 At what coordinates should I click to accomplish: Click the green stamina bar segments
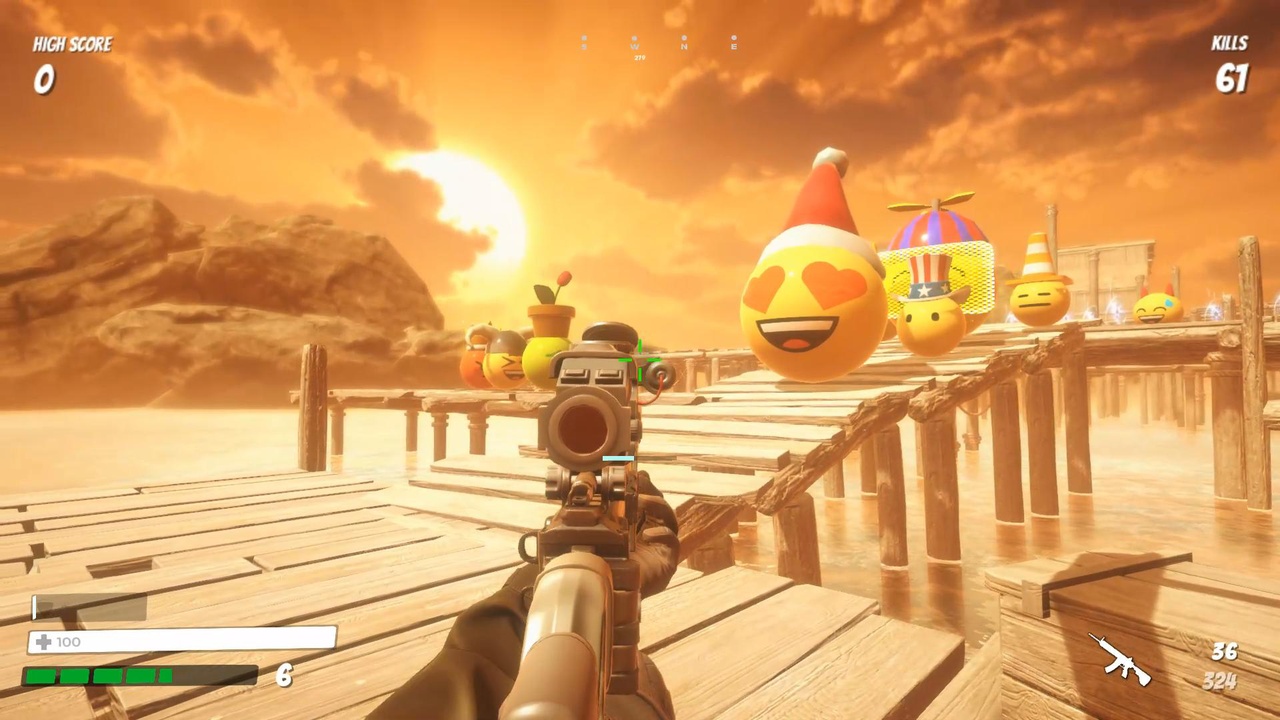pos(100,677)
